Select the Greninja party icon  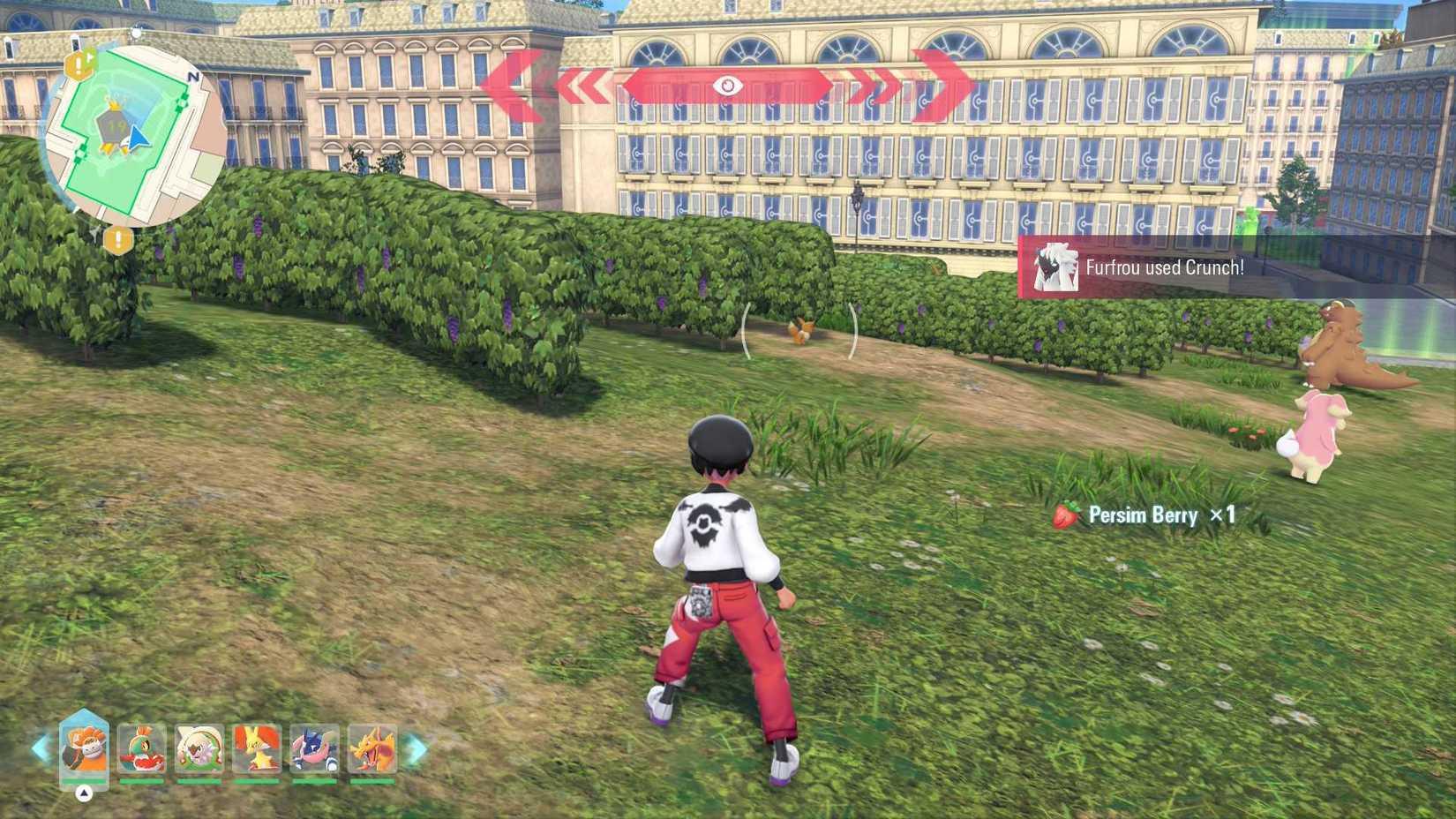[x=315, y=749]
